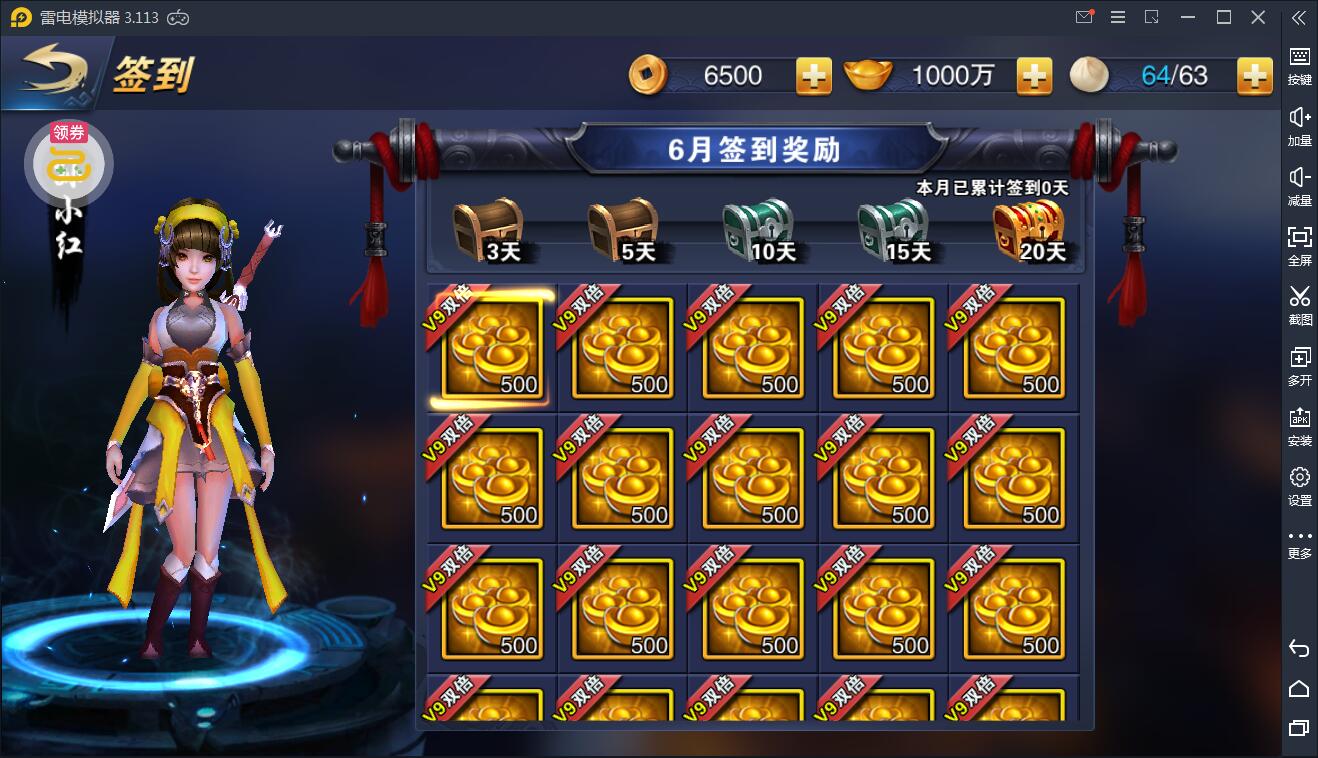
Task: Open the hamburger menu in the title bar
Action: pyautogui.click(x=1118, y=17)
